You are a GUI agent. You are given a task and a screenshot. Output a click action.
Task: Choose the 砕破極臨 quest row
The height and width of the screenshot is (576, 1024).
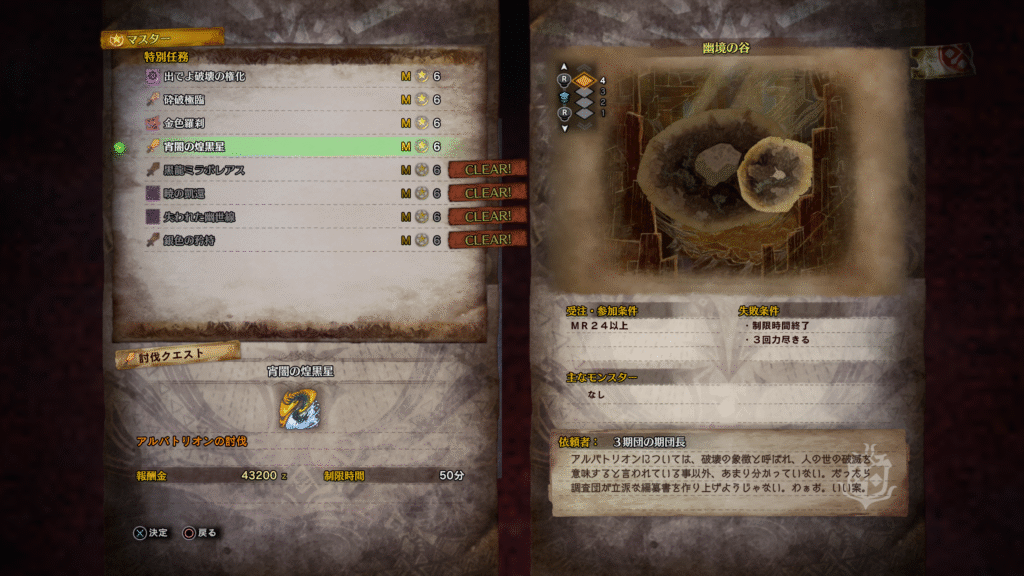[x=185, y=100]
